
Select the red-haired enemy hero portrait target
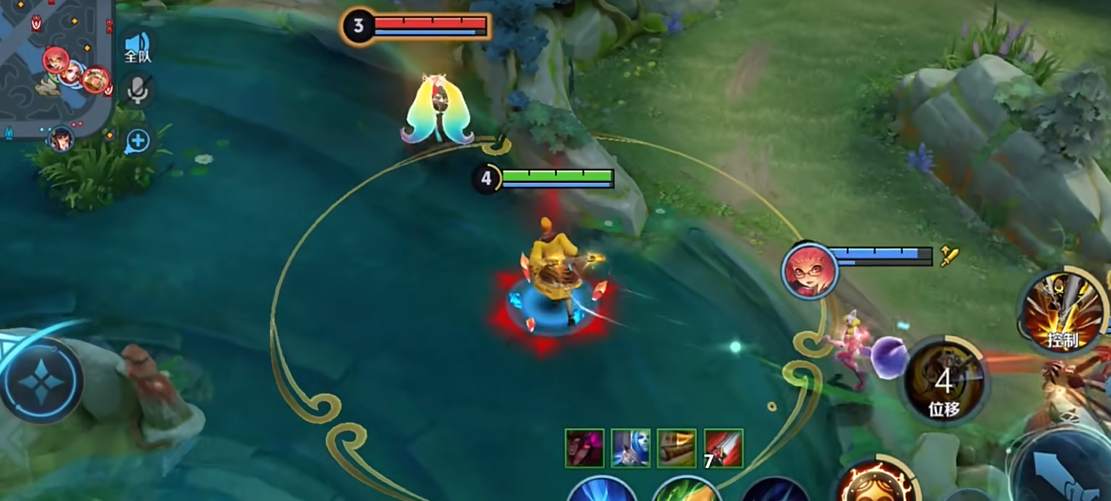pos(811,270)
